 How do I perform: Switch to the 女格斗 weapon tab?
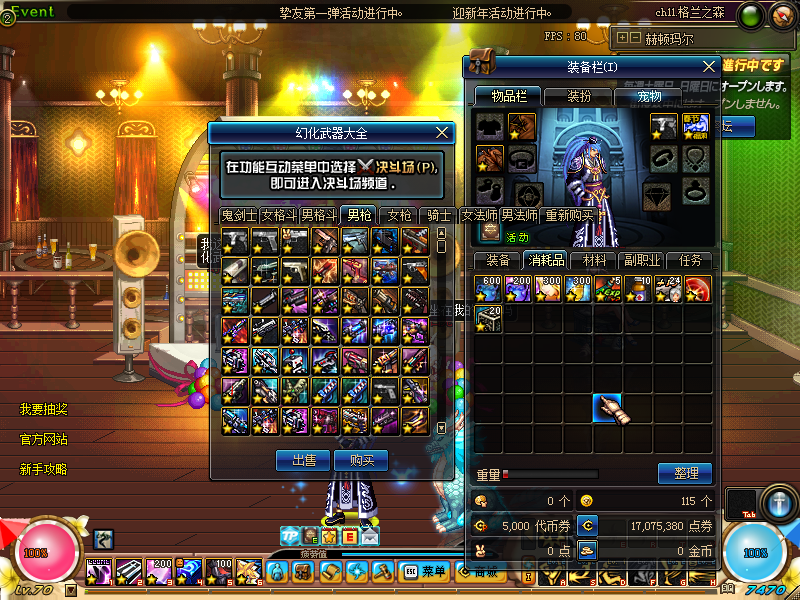(279, 215)
